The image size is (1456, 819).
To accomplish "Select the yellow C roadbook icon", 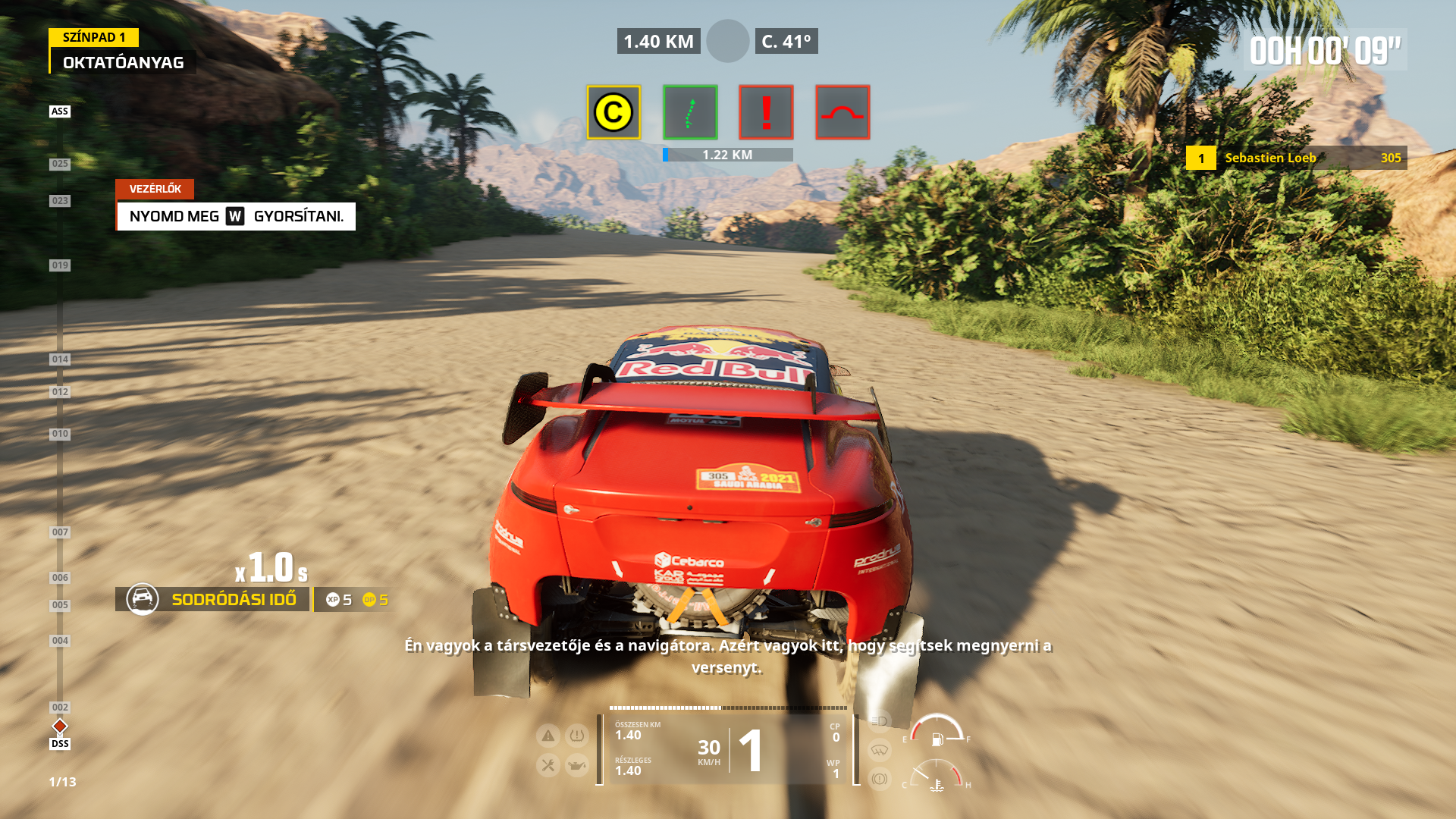I will pos(613,112).
